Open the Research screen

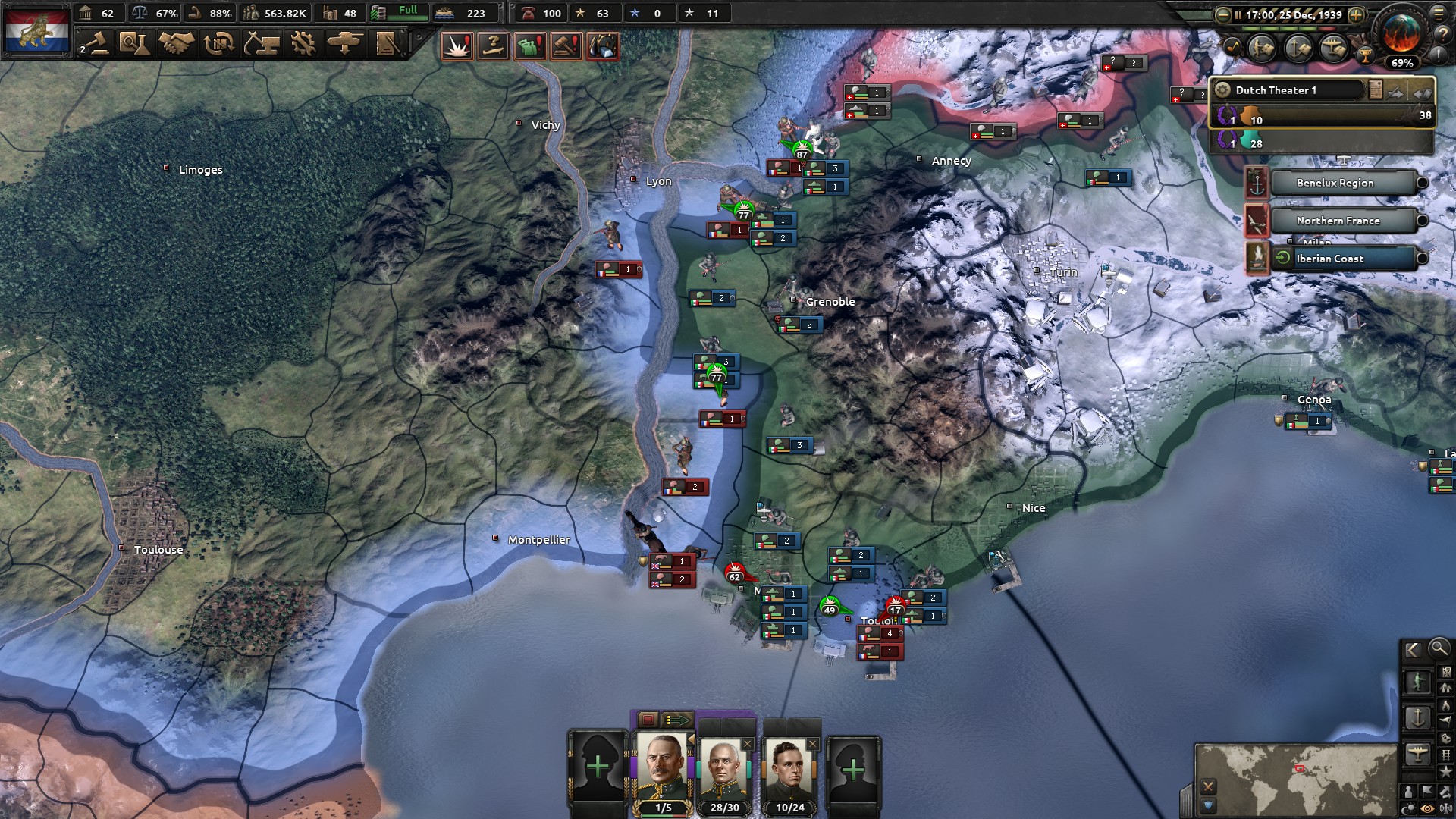[x=136, y=43]
